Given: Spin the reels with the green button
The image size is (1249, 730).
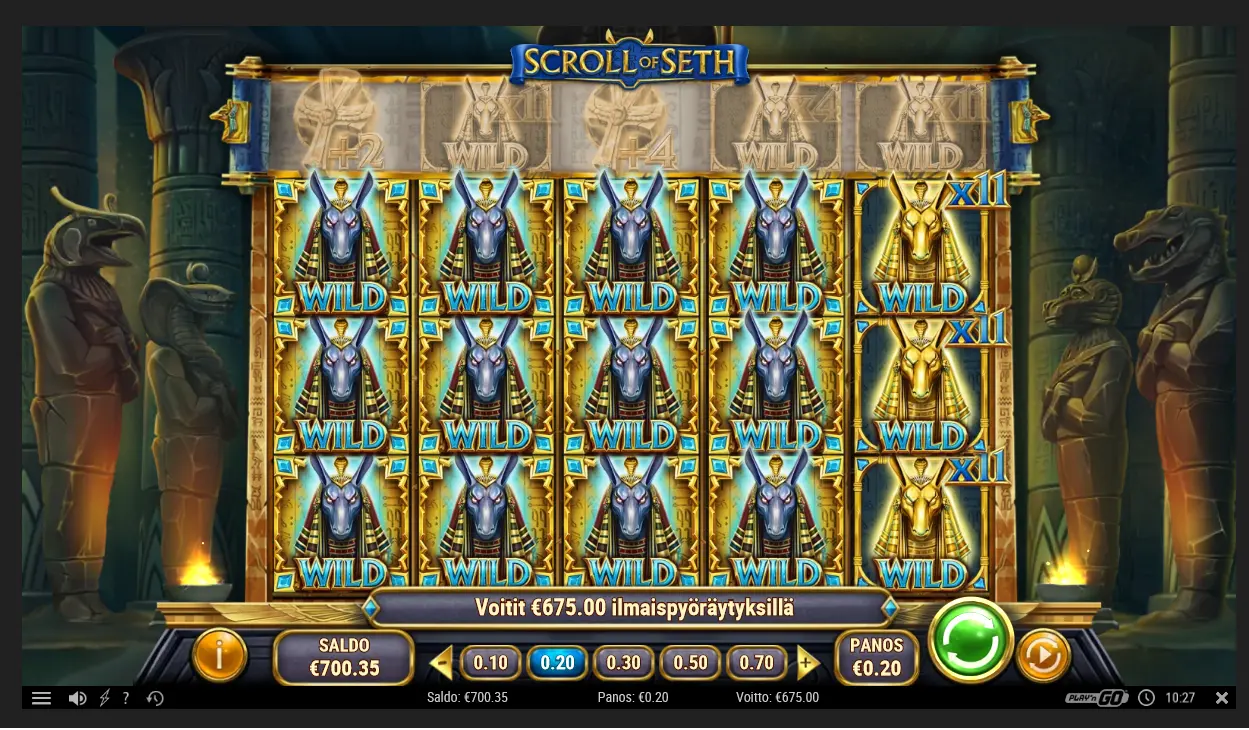Looking at the screenshot, I should [970, 641].
